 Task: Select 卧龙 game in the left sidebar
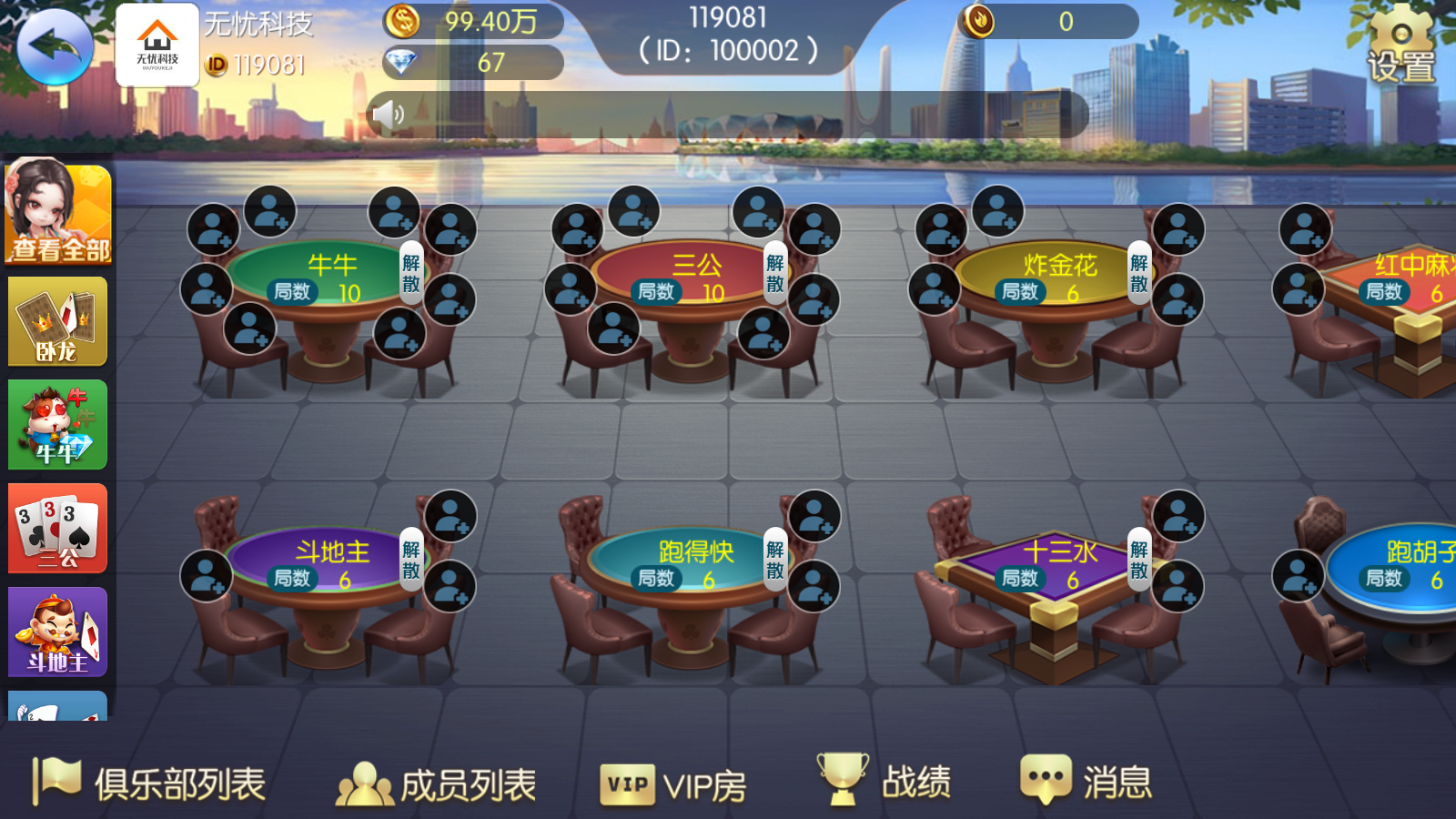[x=56, y=320]
